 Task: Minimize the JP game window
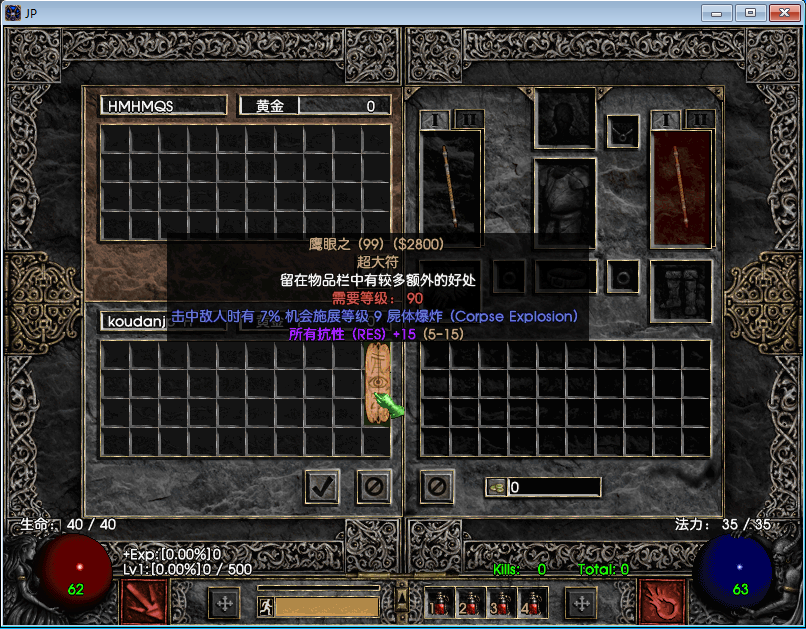(716, 12)
